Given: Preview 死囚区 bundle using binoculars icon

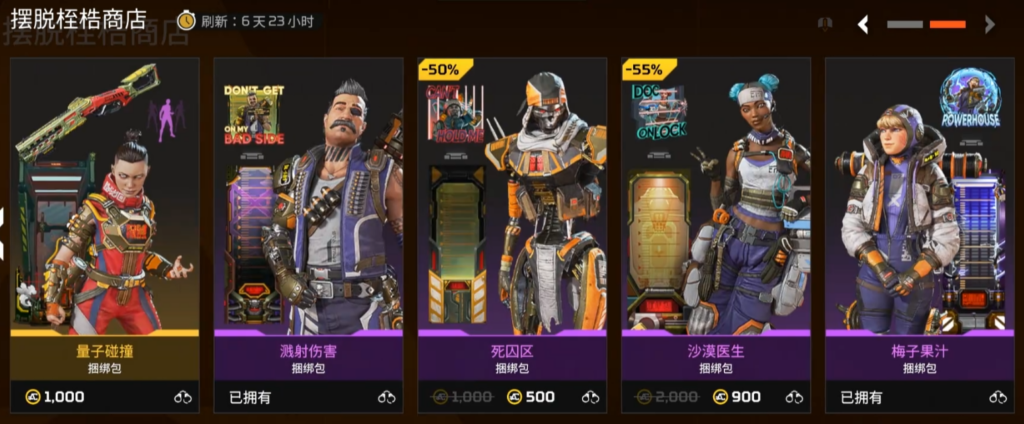Looking at the screenshot, I should tap(591, 397).
